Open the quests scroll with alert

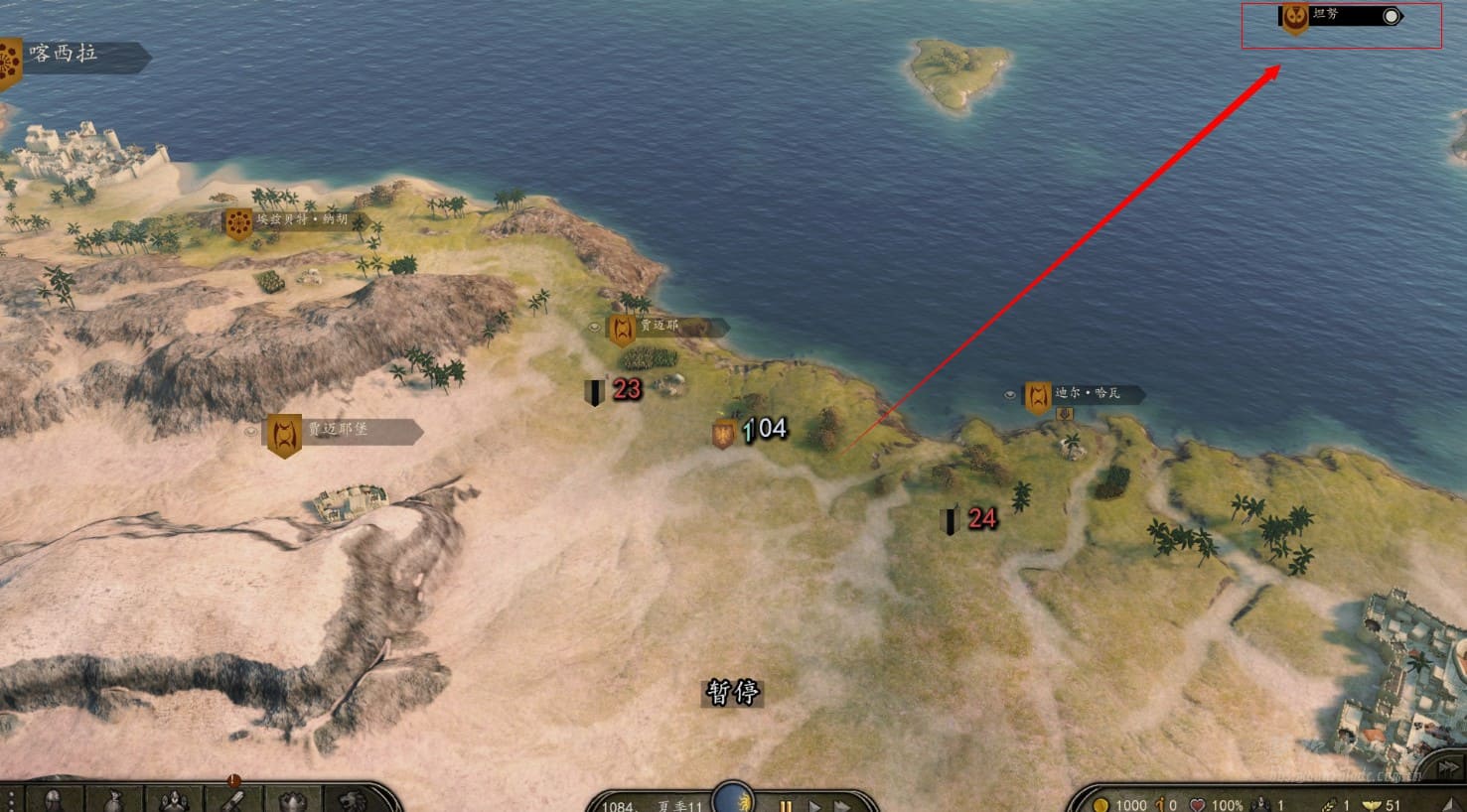pos(233,798)
